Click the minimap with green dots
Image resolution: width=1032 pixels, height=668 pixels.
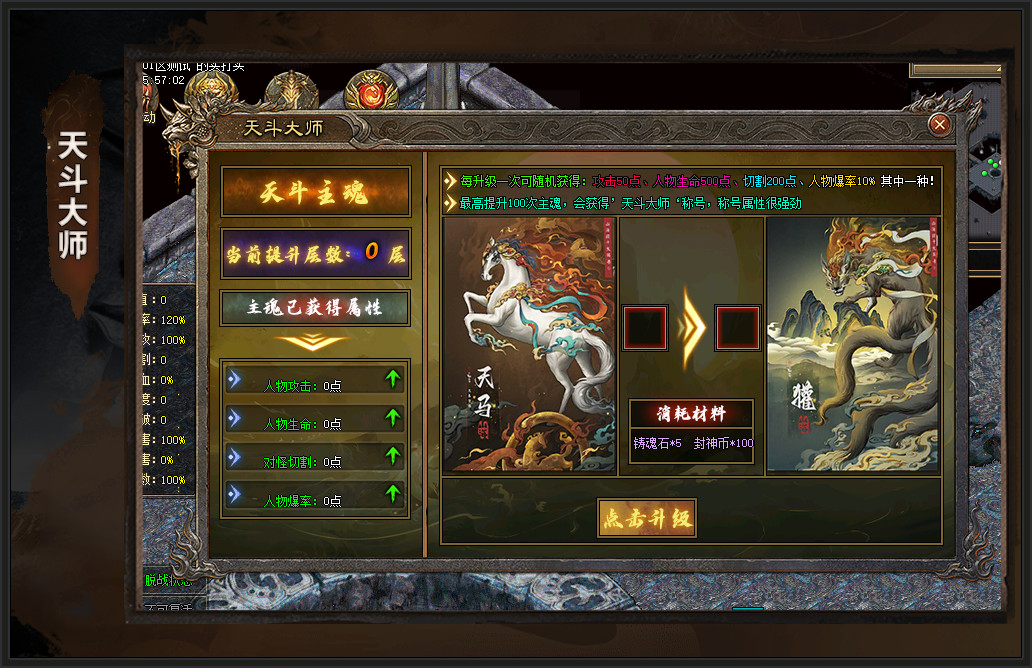985,165
